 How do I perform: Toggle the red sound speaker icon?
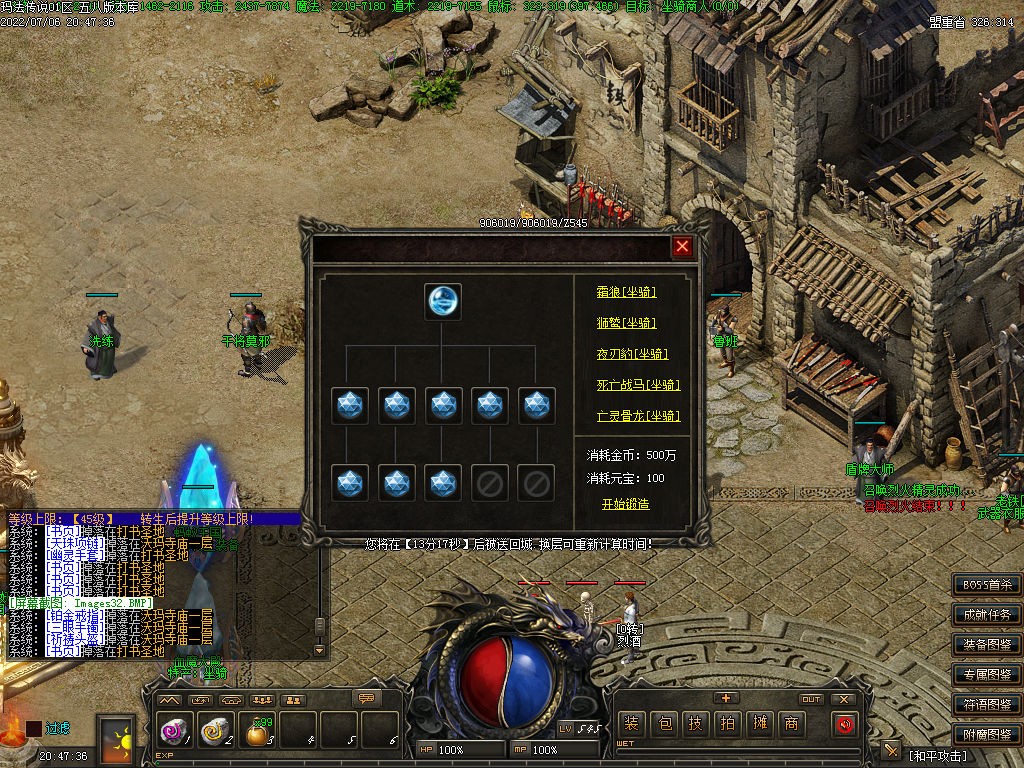click(x=845, y=724)
